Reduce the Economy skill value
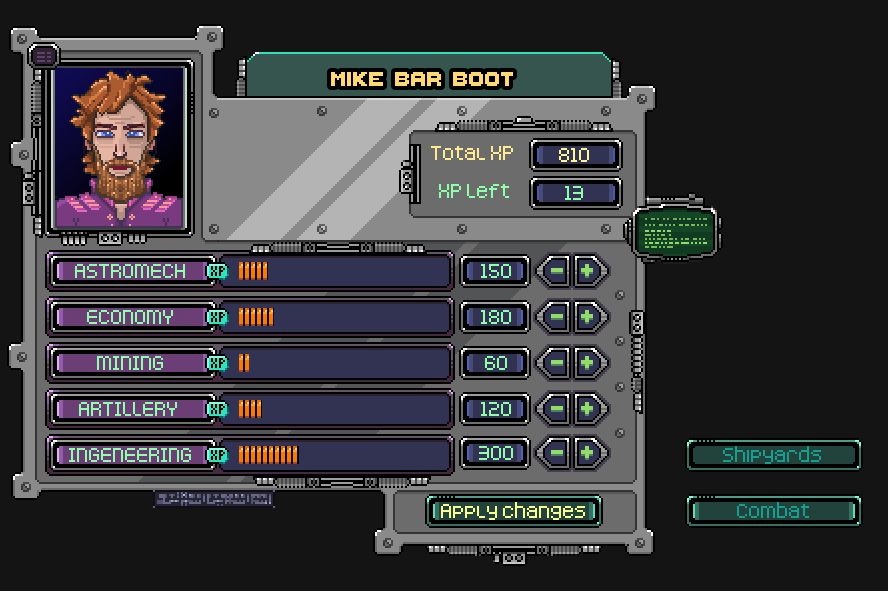Viewport: 888px width, 591px height. 556,317
